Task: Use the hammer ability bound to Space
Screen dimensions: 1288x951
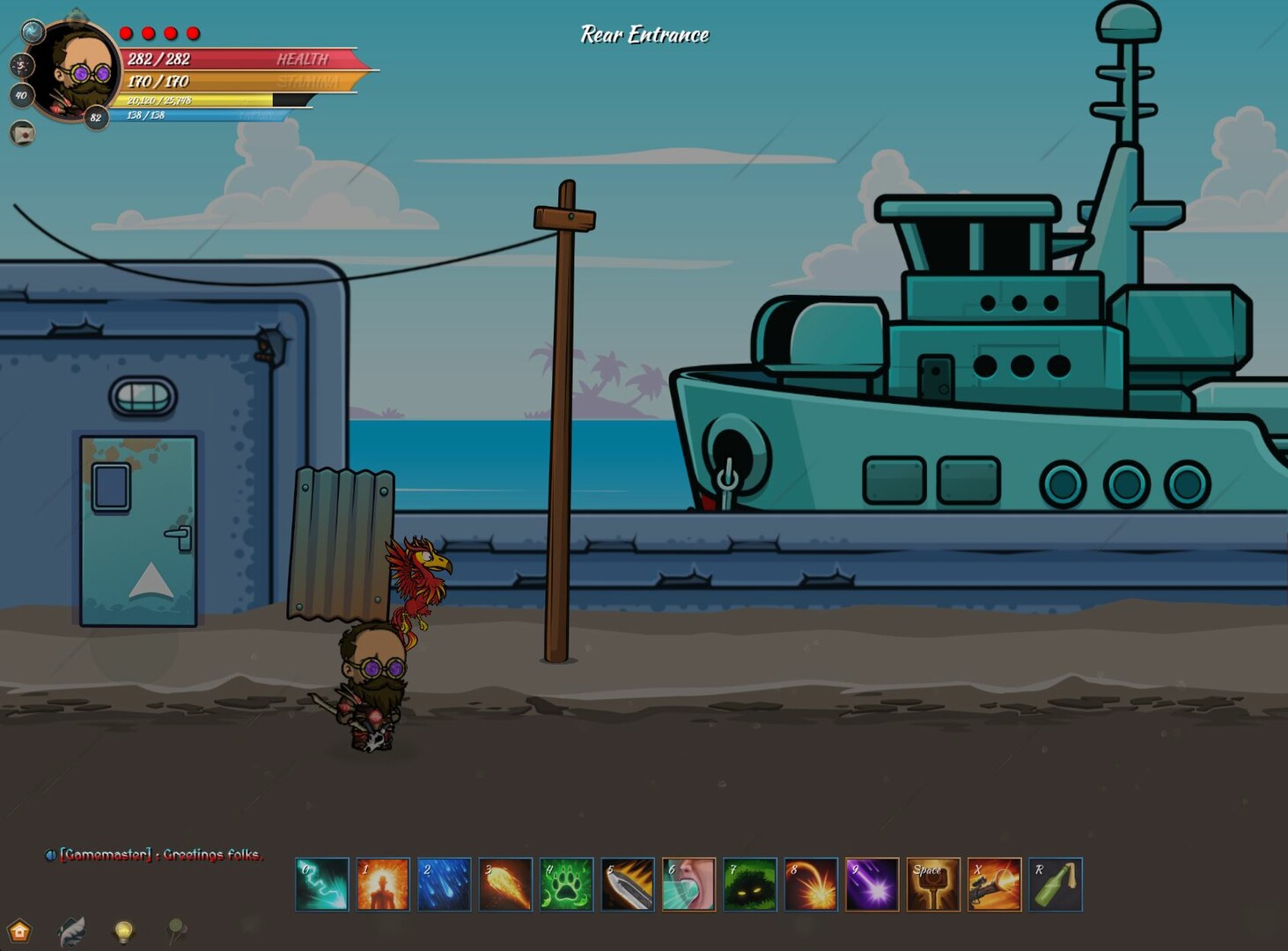Action: pos(932,885)
